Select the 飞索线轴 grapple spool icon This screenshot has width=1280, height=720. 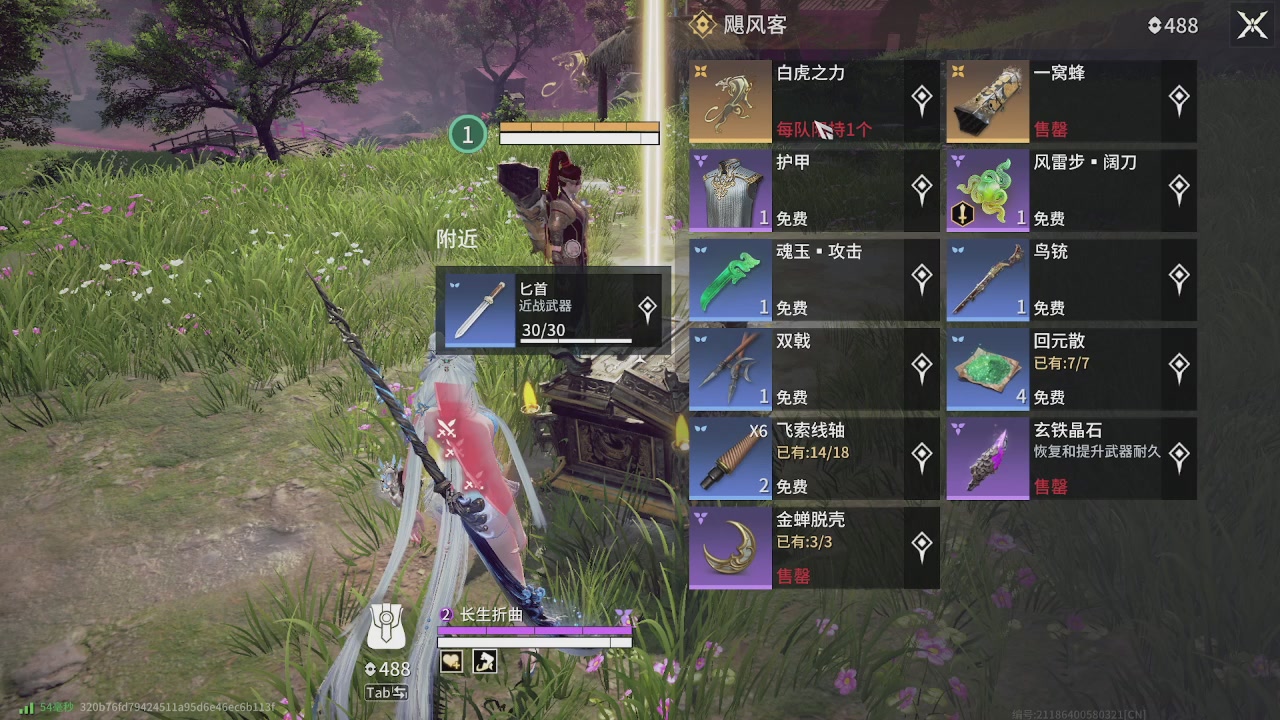click(x=729, y=458)
